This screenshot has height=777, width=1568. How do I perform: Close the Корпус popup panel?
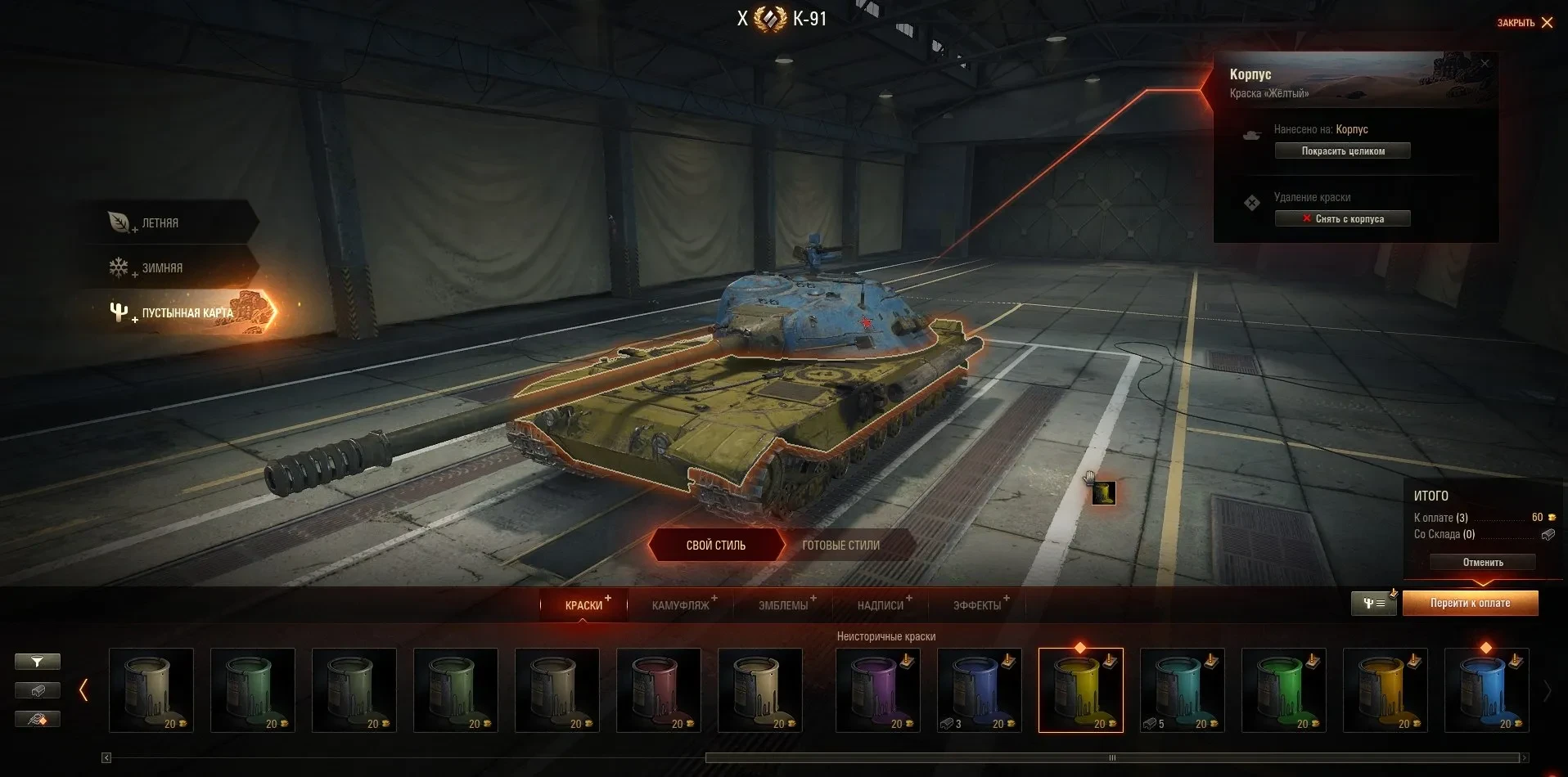click(x=1485, y=63)
